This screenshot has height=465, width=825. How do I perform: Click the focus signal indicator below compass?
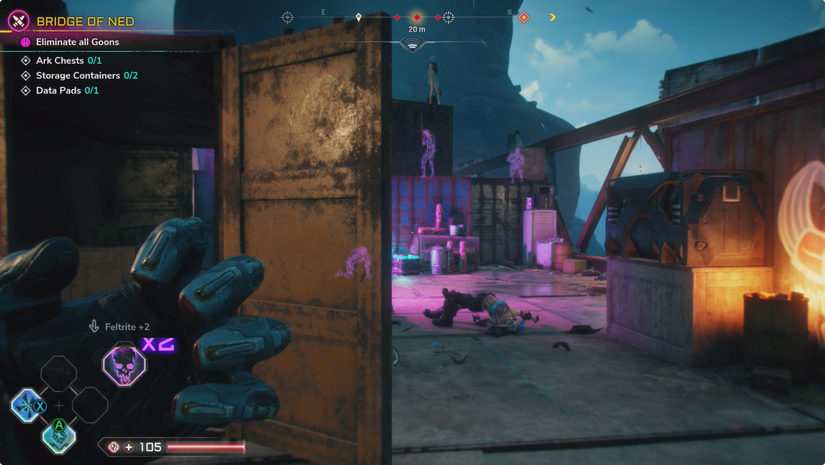click(x=414, y=46)
